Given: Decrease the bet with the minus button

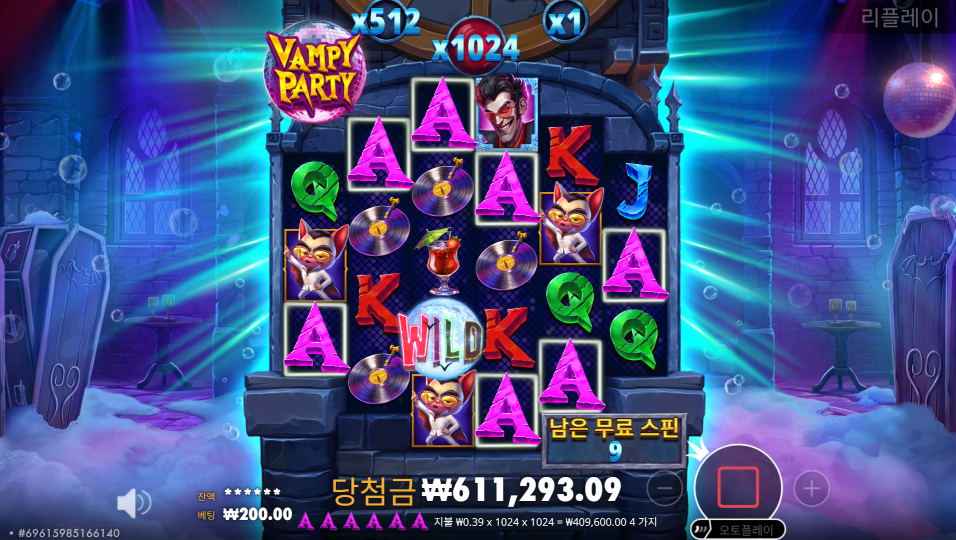Looking at the screenshot, I should [x=665, y=488].
